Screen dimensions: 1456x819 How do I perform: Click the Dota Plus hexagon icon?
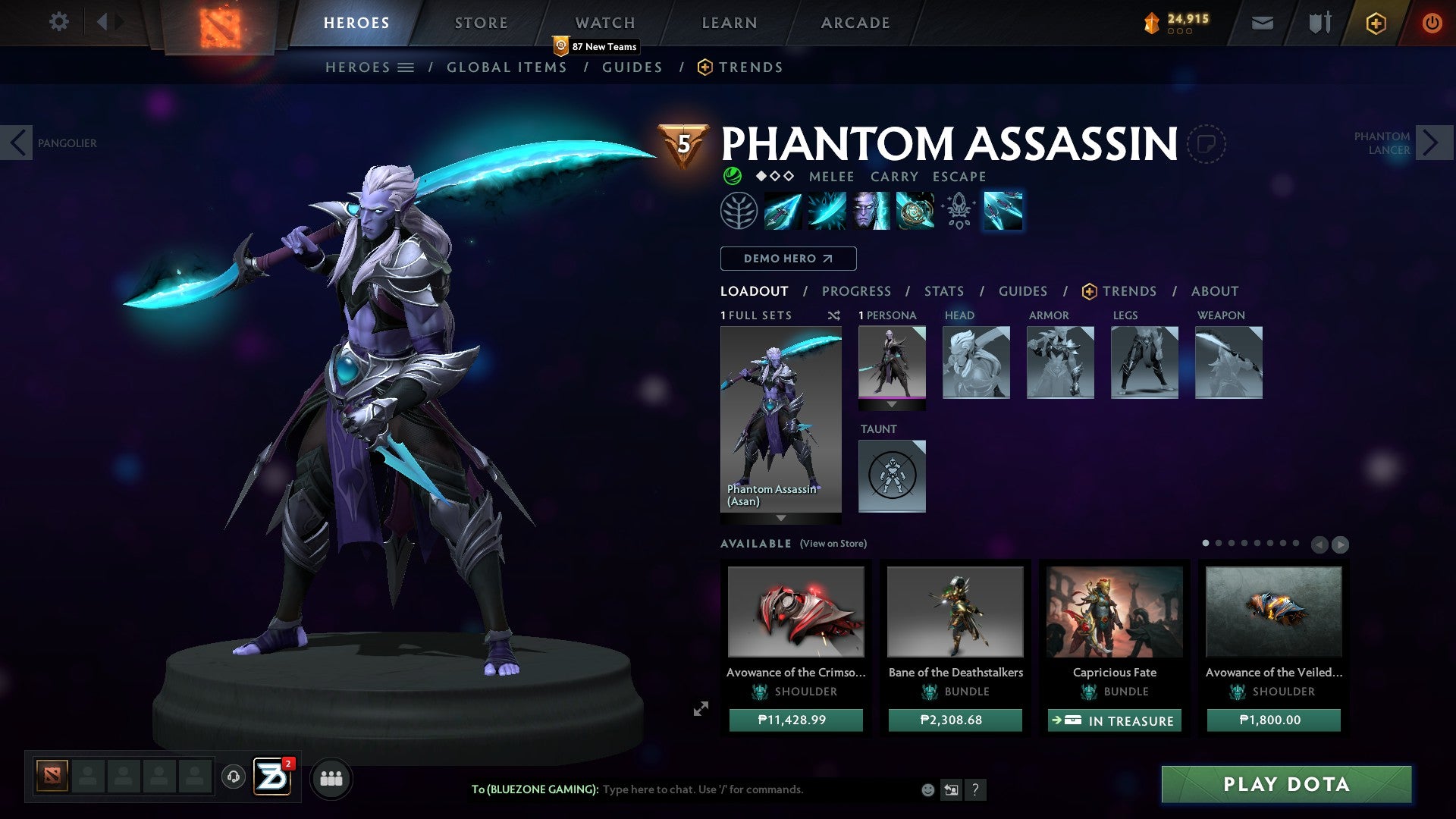click(1376, 23)
